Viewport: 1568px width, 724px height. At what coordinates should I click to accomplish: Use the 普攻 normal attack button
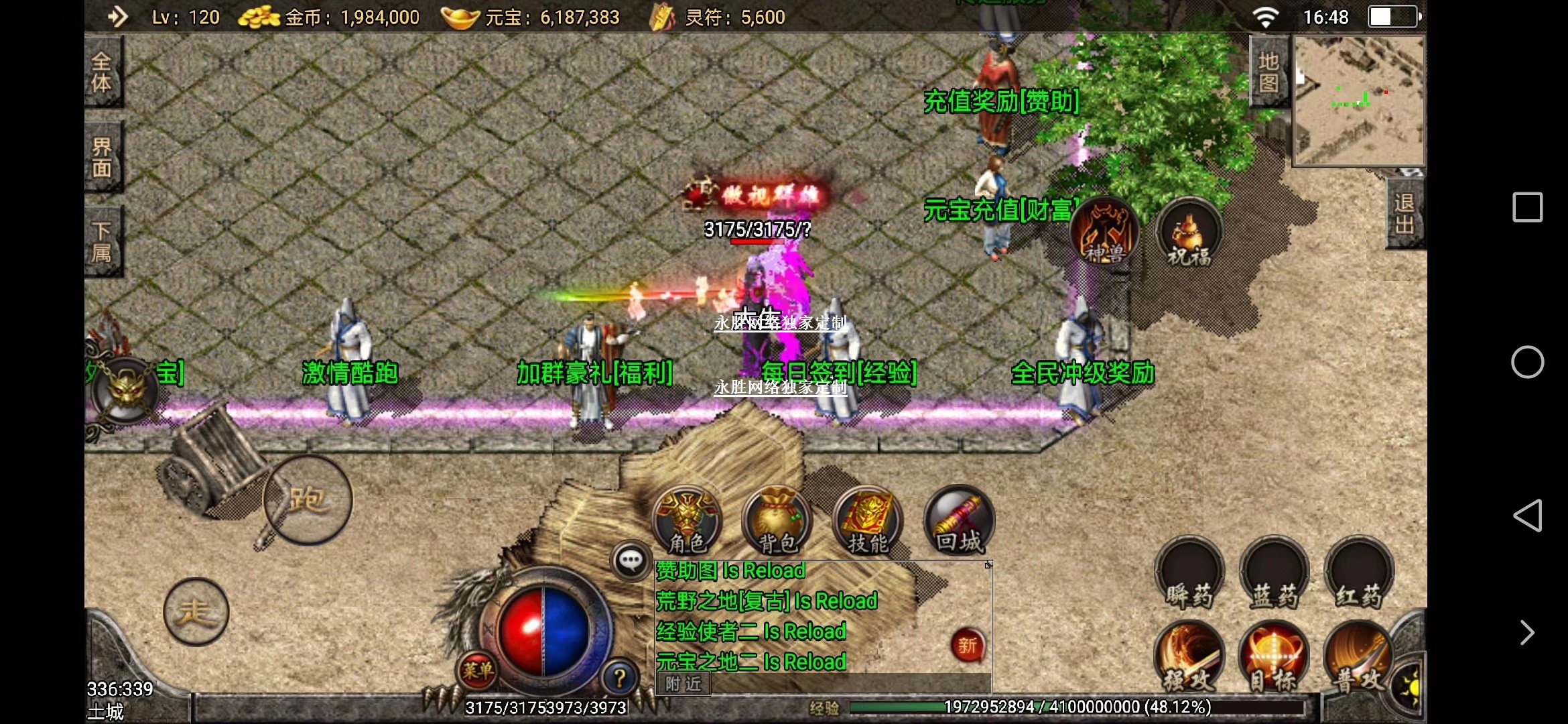coord(1359,657)
